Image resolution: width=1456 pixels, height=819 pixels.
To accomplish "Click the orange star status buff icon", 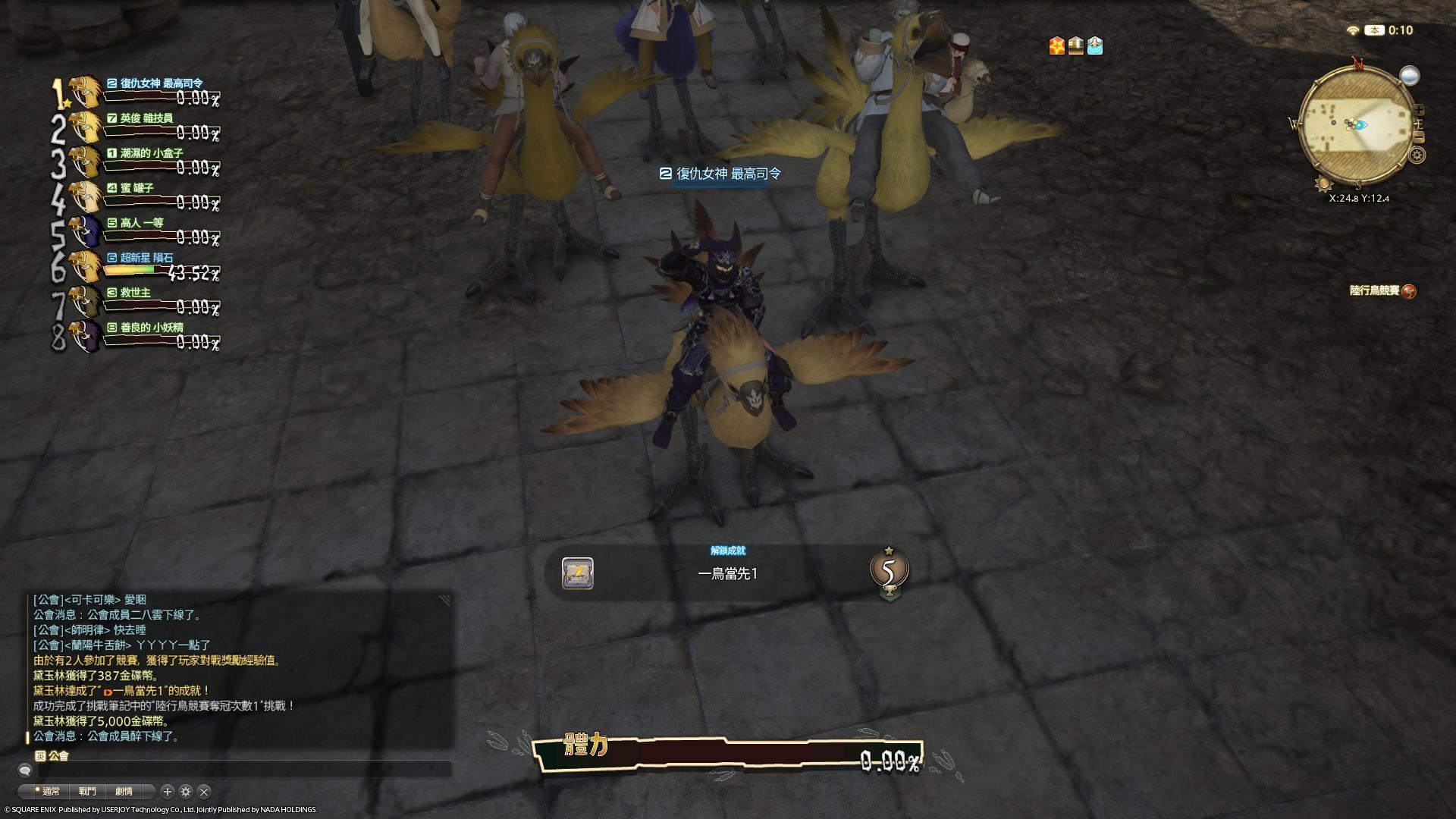I will click(1056, 46).
